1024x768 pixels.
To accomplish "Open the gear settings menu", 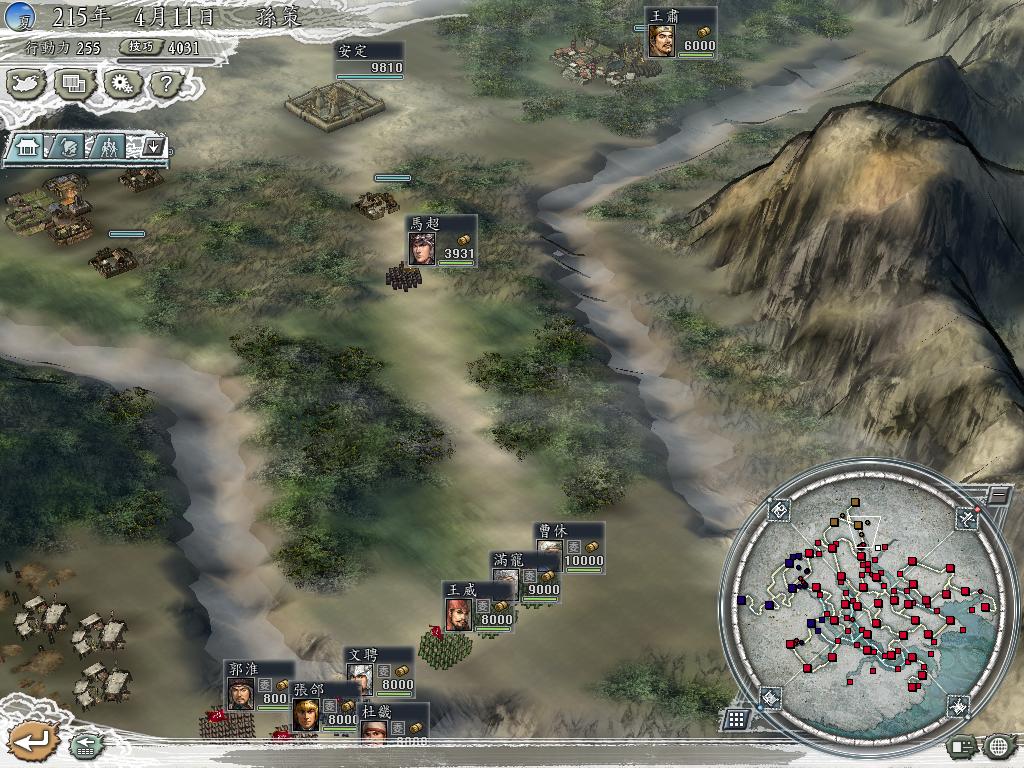I will pos(122,84).
